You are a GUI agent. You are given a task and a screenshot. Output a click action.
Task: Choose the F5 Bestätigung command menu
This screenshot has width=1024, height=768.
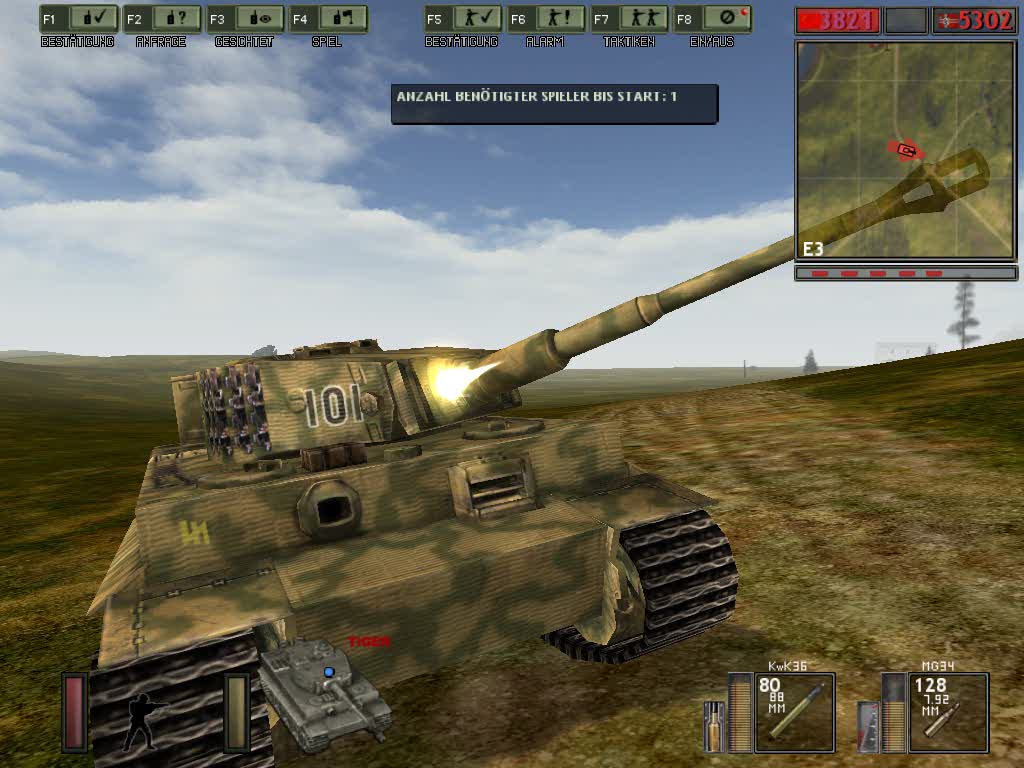point(461,19)
